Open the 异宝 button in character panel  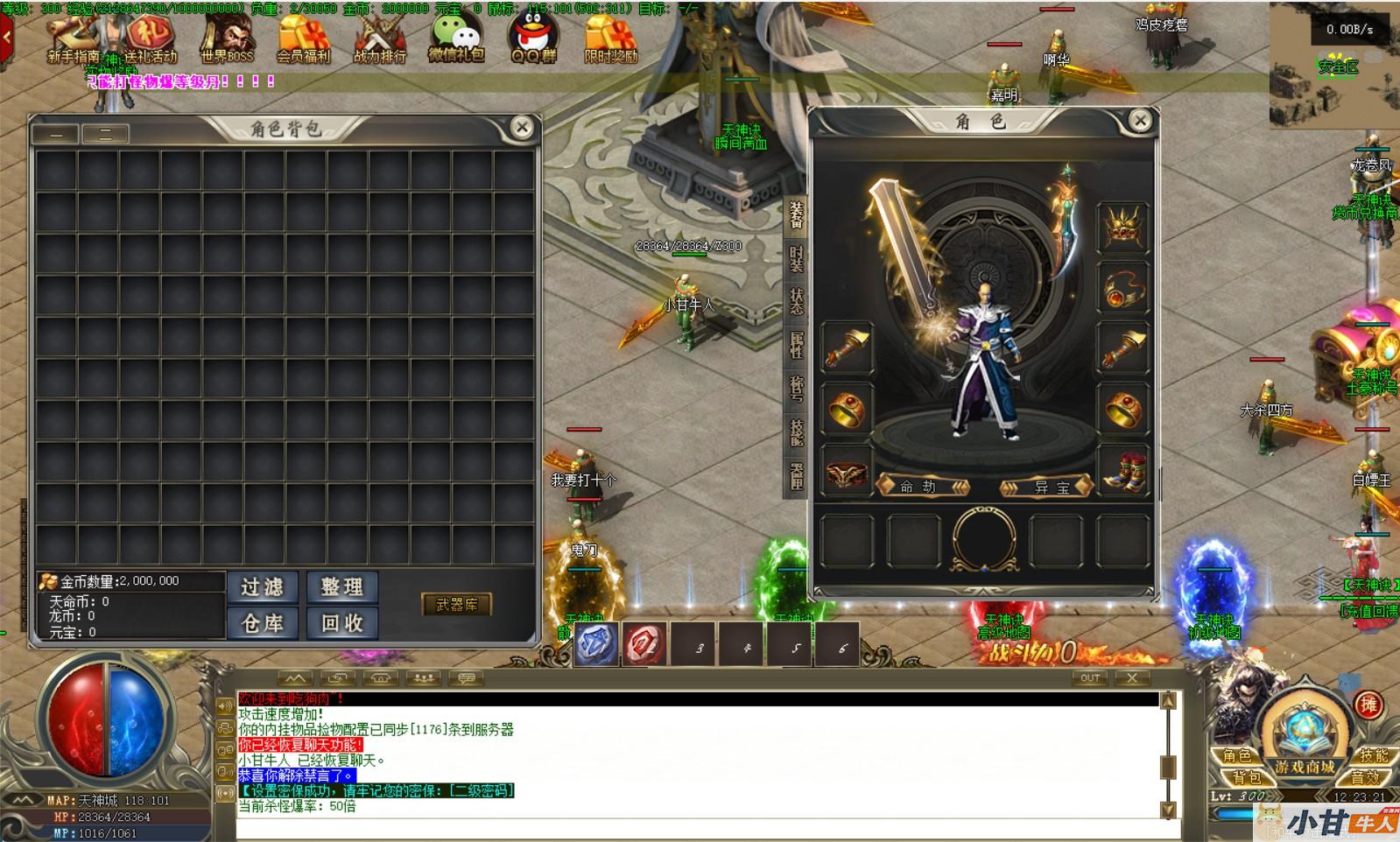[x=1046, y=487]
